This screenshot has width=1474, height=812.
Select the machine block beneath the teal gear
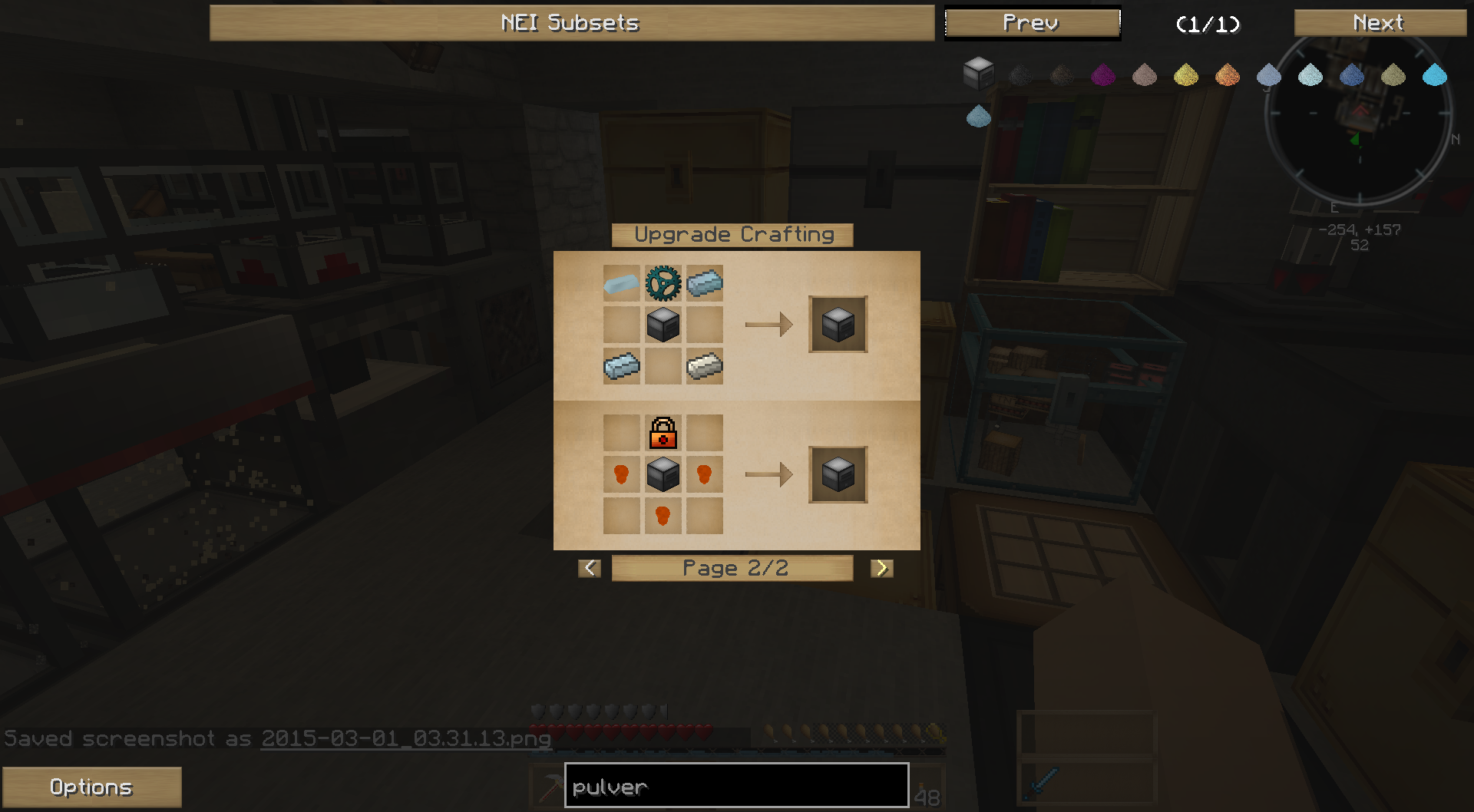point(663,325)
